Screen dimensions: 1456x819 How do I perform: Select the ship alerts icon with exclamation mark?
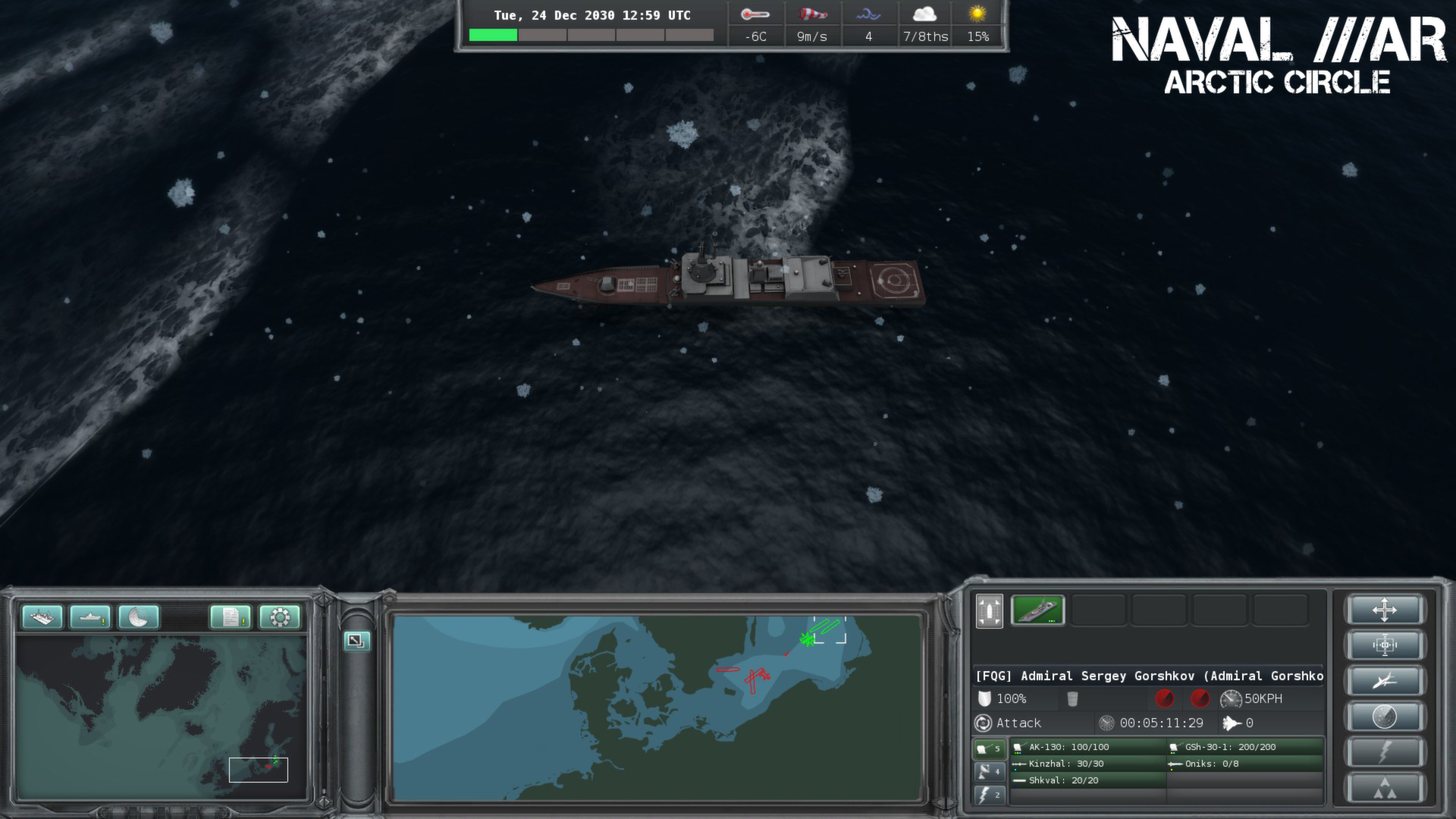(x=90, y=617)
